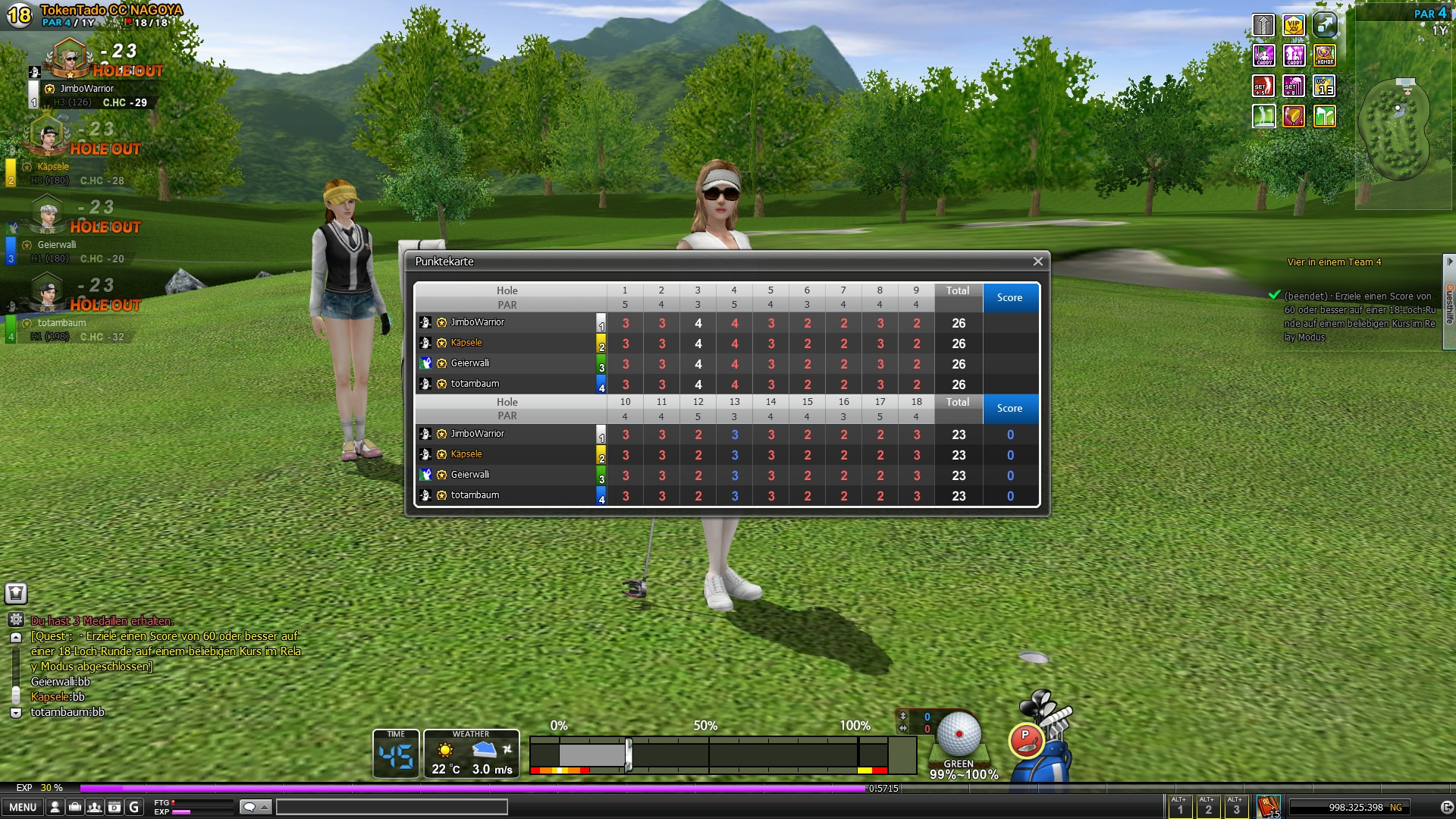Click the HONOR medal icon
Image resolution: width=1456 pixels, height=819 pixels.
pos(1324,55)
